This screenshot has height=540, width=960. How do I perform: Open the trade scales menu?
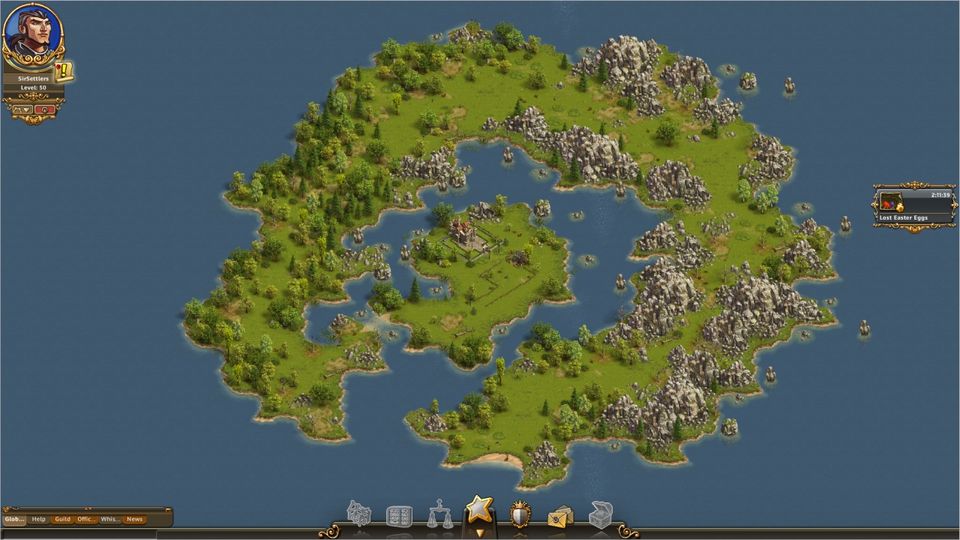coord(440,514)
